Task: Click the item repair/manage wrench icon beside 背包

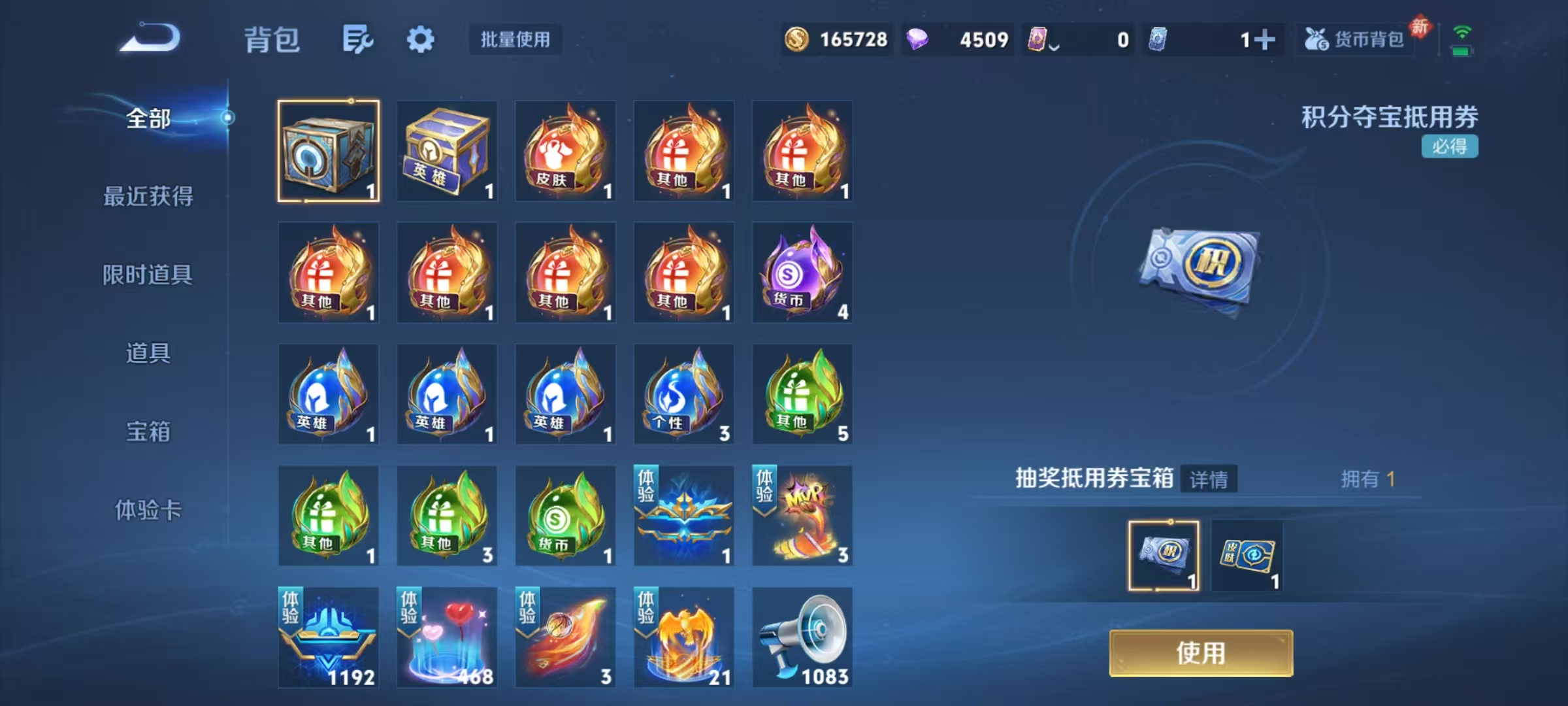Action: [x=356, y=39]
